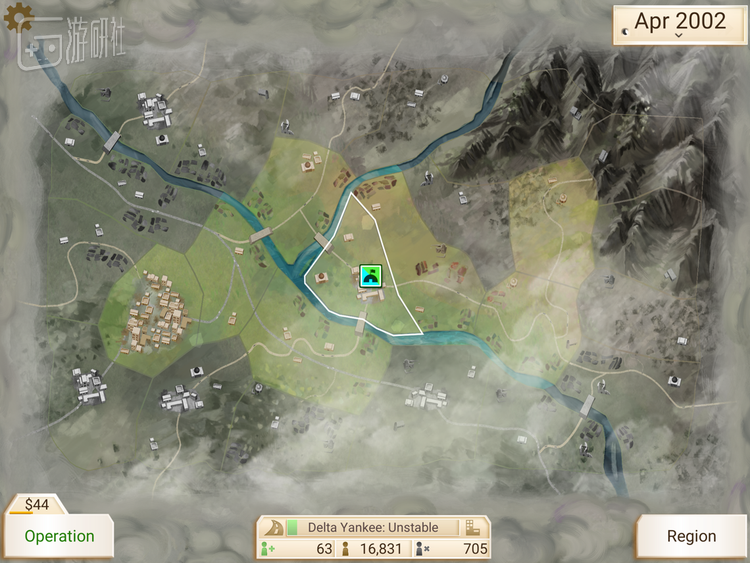Click the building icon on the status bar
Viewport: 750px width, 563px height.
[x=473, y=527]
